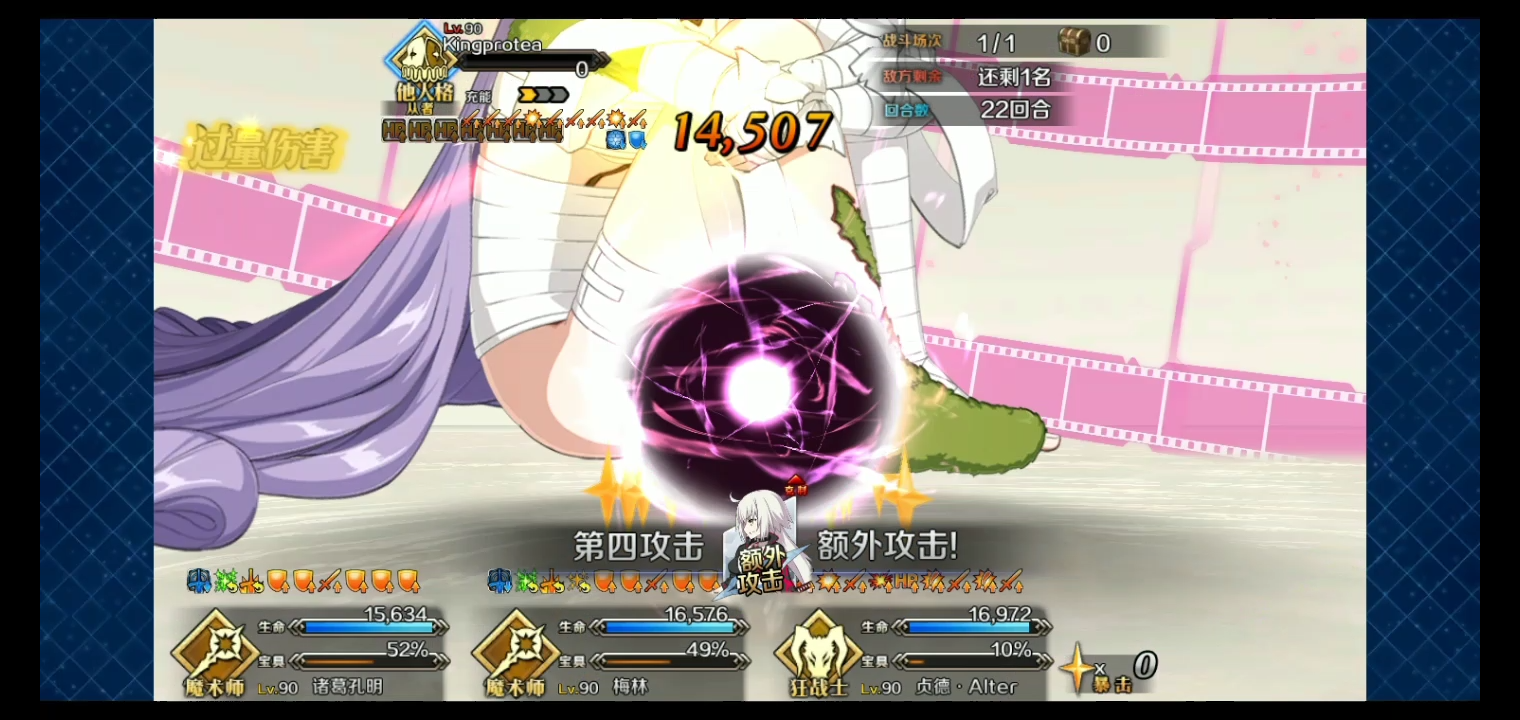Click the treasure chest drop counter icon
The height and width of the screenshot is (720, 1520).
(1075, 42)
